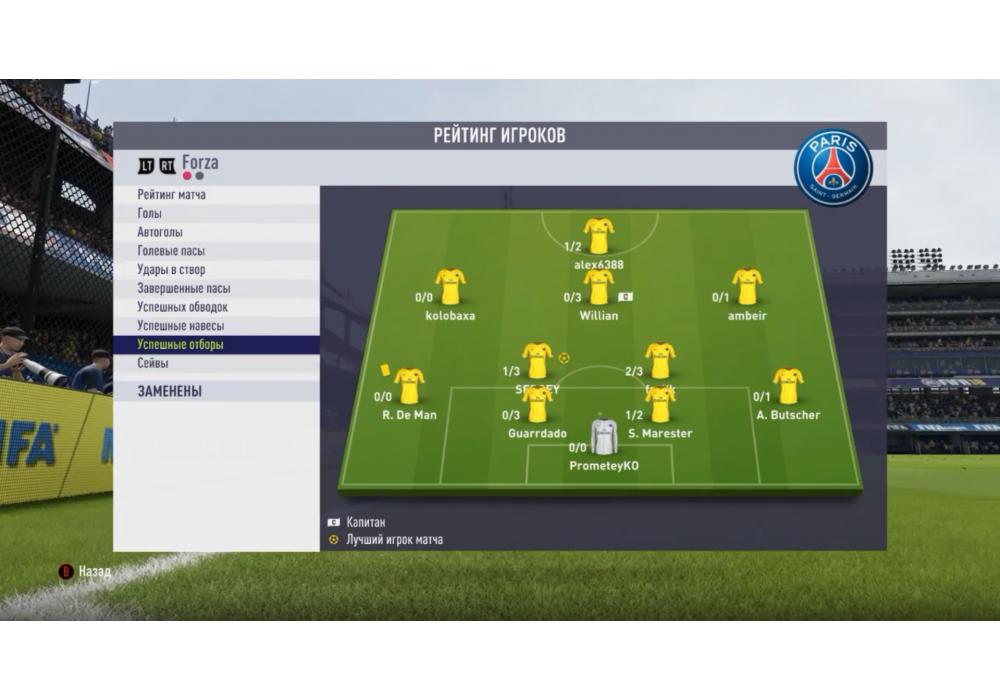Select the Сейвы stat entry

tap(153, 364)
